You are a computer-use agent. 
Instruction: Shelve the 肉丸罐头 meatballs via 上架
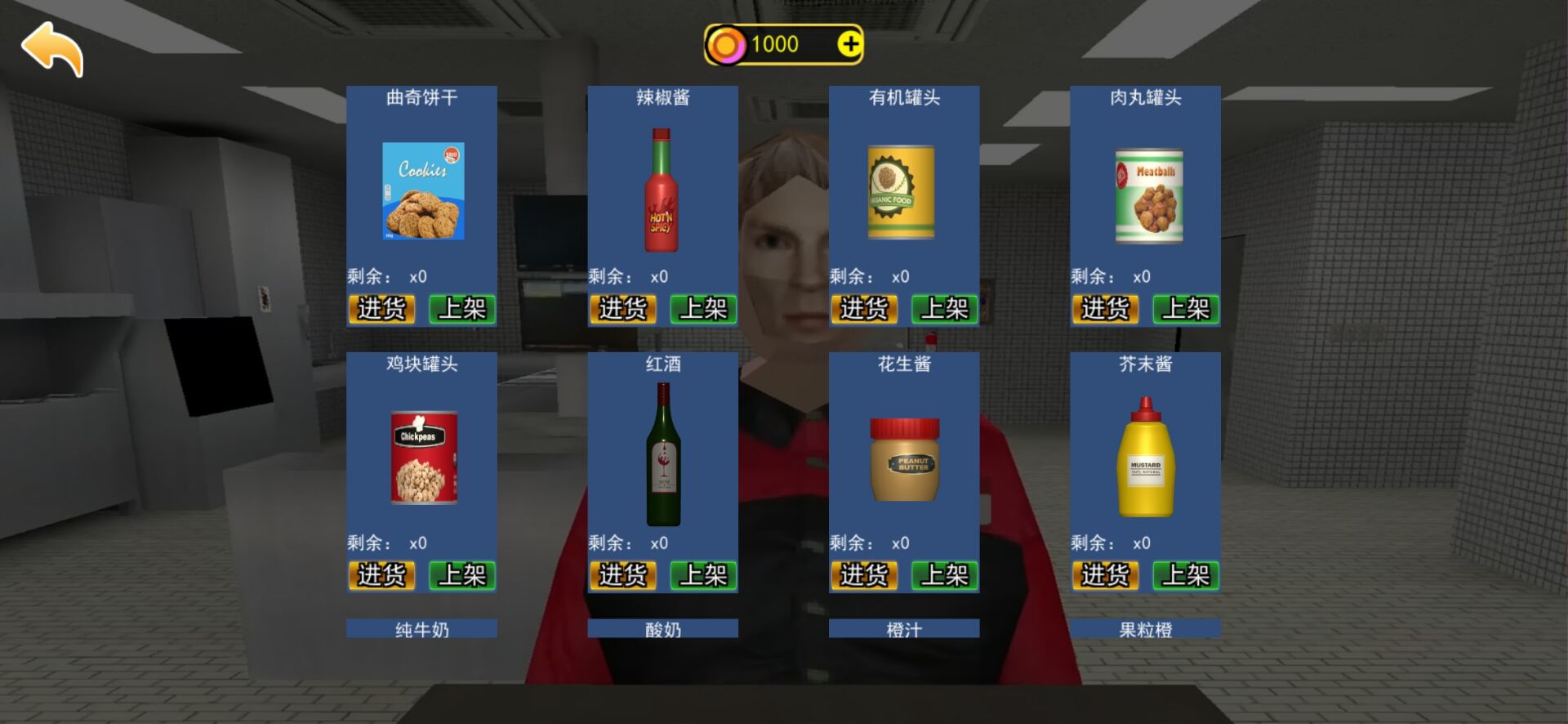pos(1186,309)
